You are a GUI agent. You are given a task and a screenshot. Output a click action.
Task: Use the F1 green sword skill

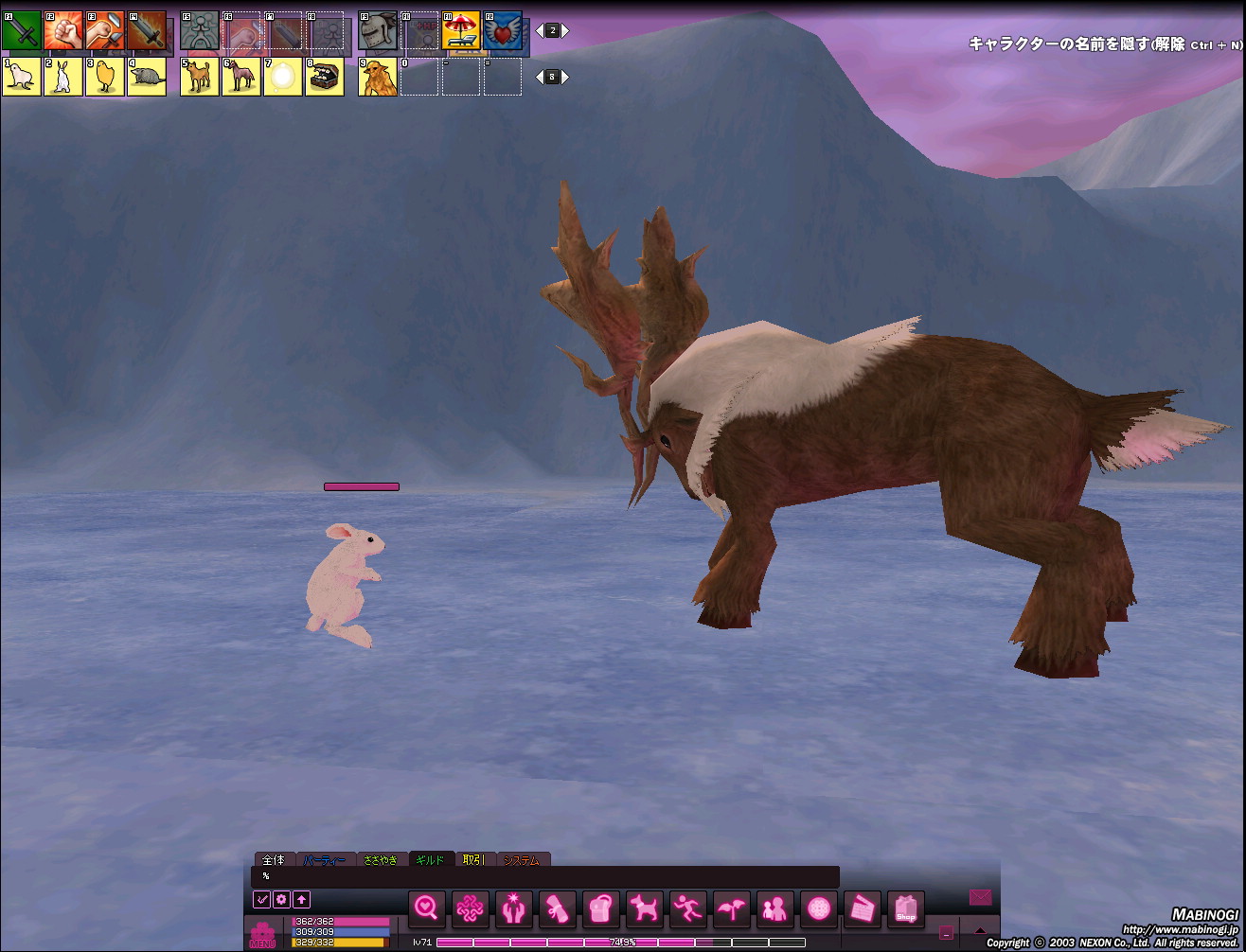click(x=22, y=30)
